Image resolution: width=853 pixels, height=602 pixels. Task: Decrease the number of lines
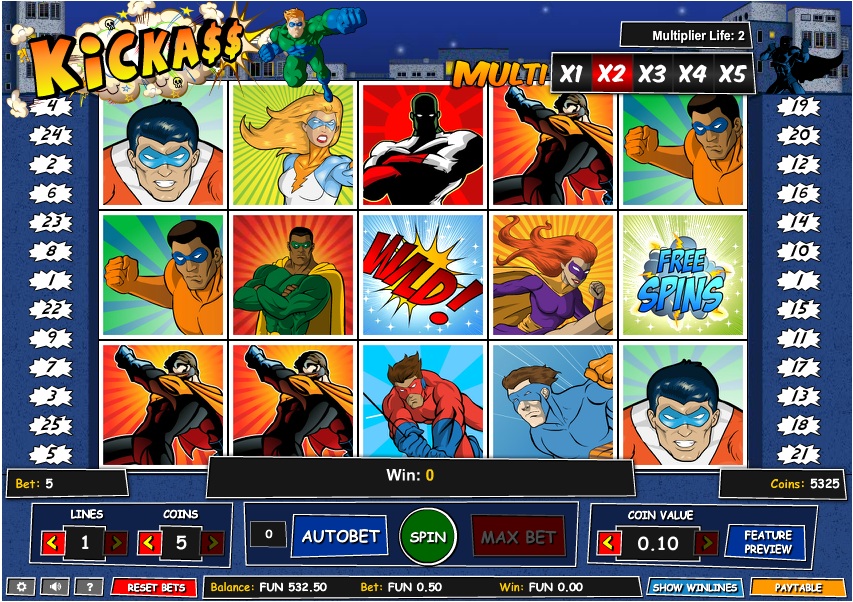54,543
